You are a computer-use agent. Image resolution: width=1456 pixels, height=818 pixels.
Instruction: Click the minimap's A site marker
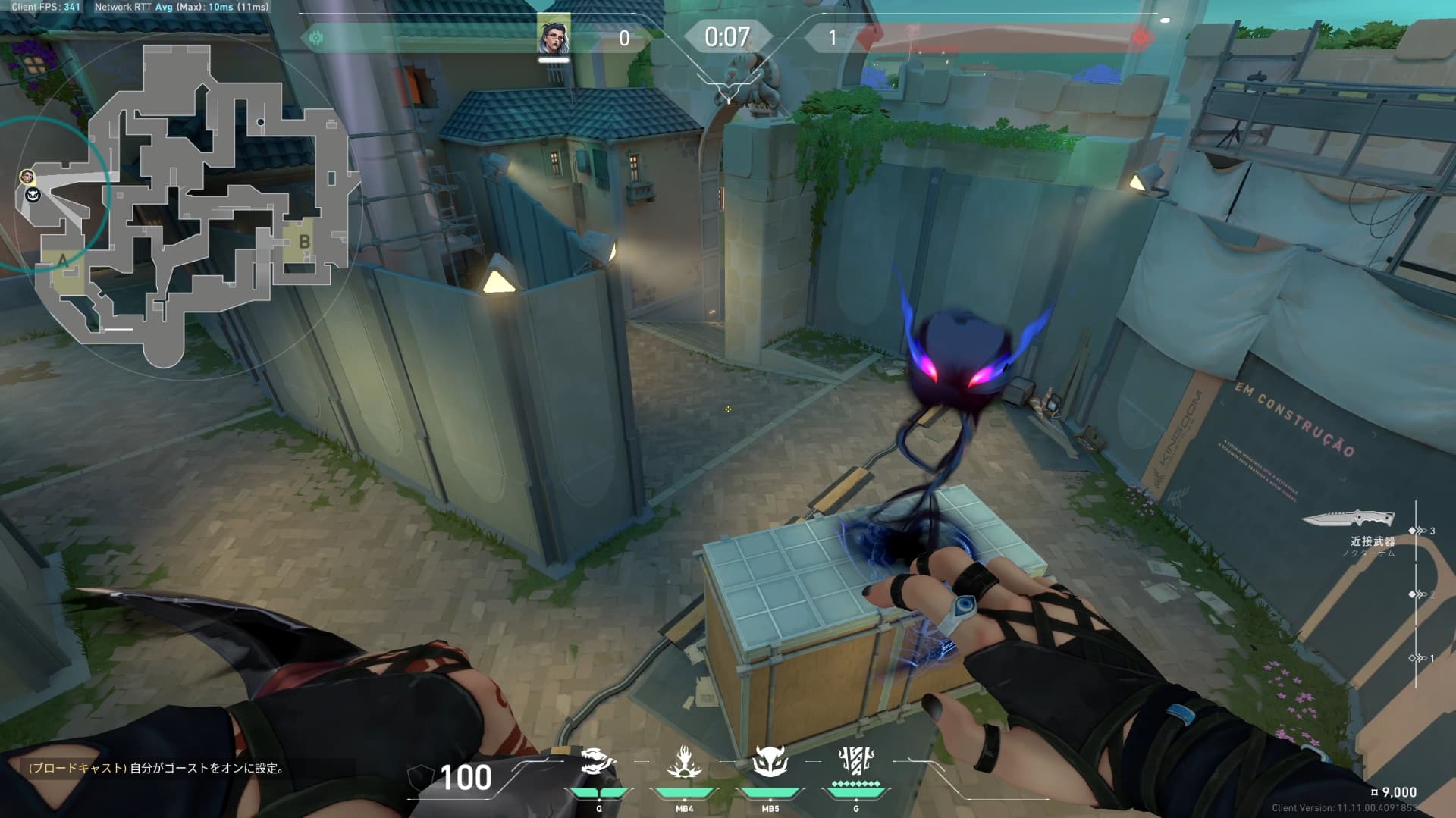coord(63,261)
